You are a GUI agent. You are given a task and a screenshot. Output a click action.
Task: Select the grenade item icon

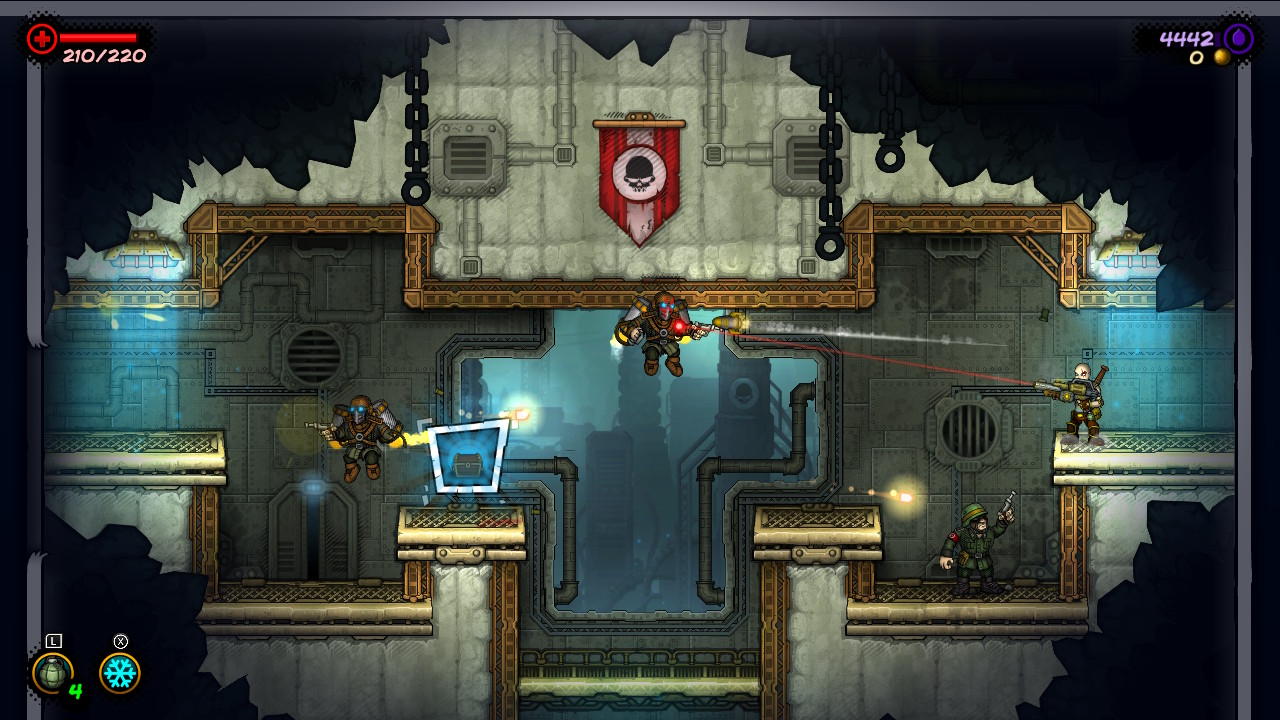[x=52, y=673]
